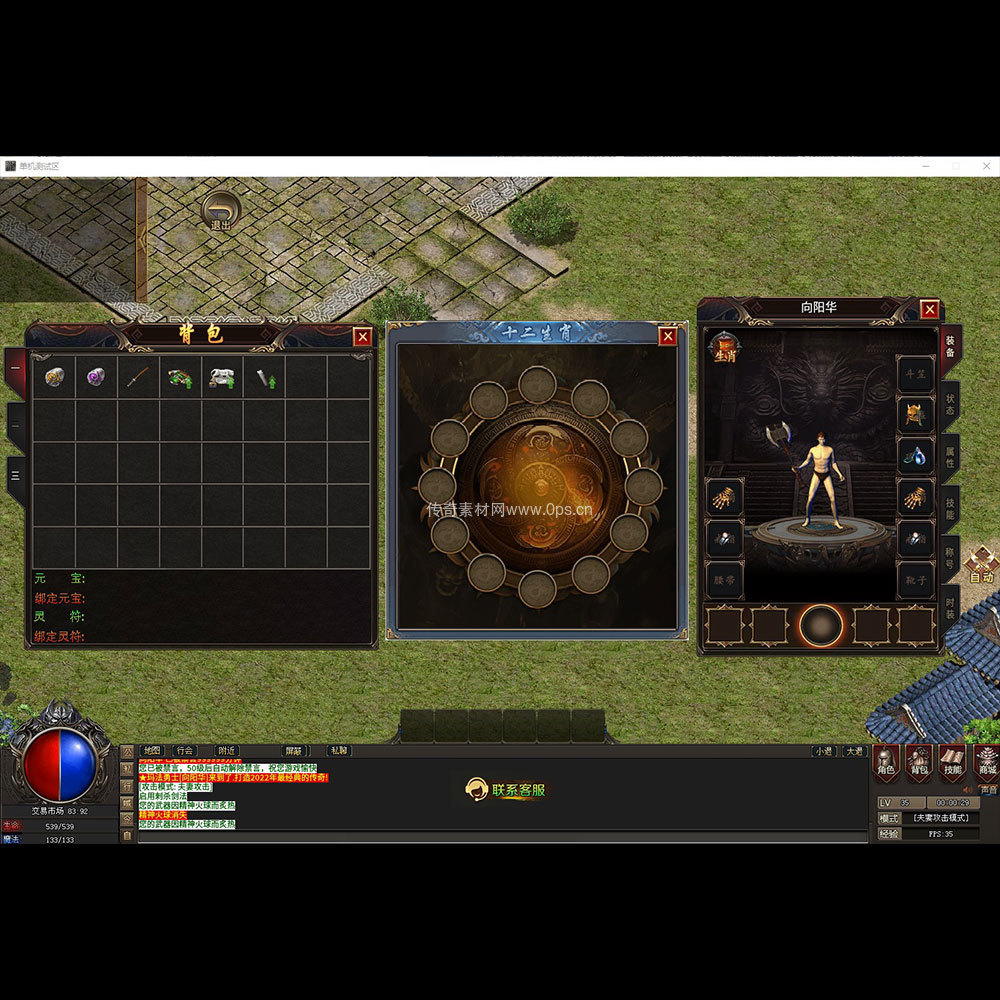The width and height of the screenshot is (1000, 1000).
Task: Click the 生肖 zodiac icon in character panel
Action: click(x=724, y=349)
